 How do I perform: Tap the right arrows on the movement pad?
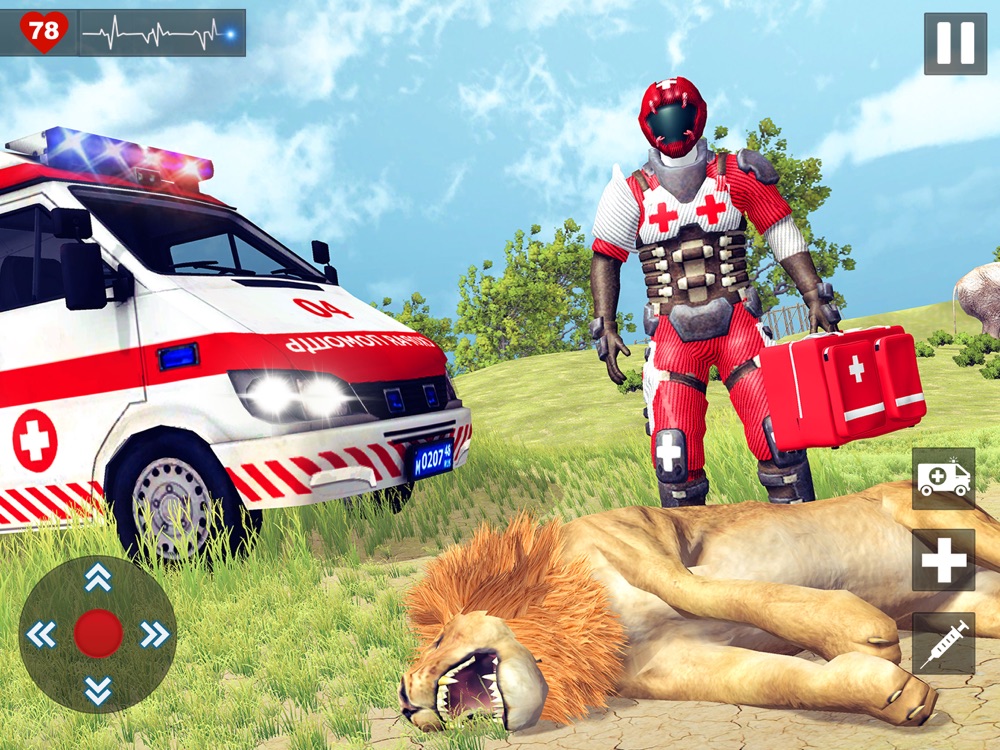[x=154, y=634]
